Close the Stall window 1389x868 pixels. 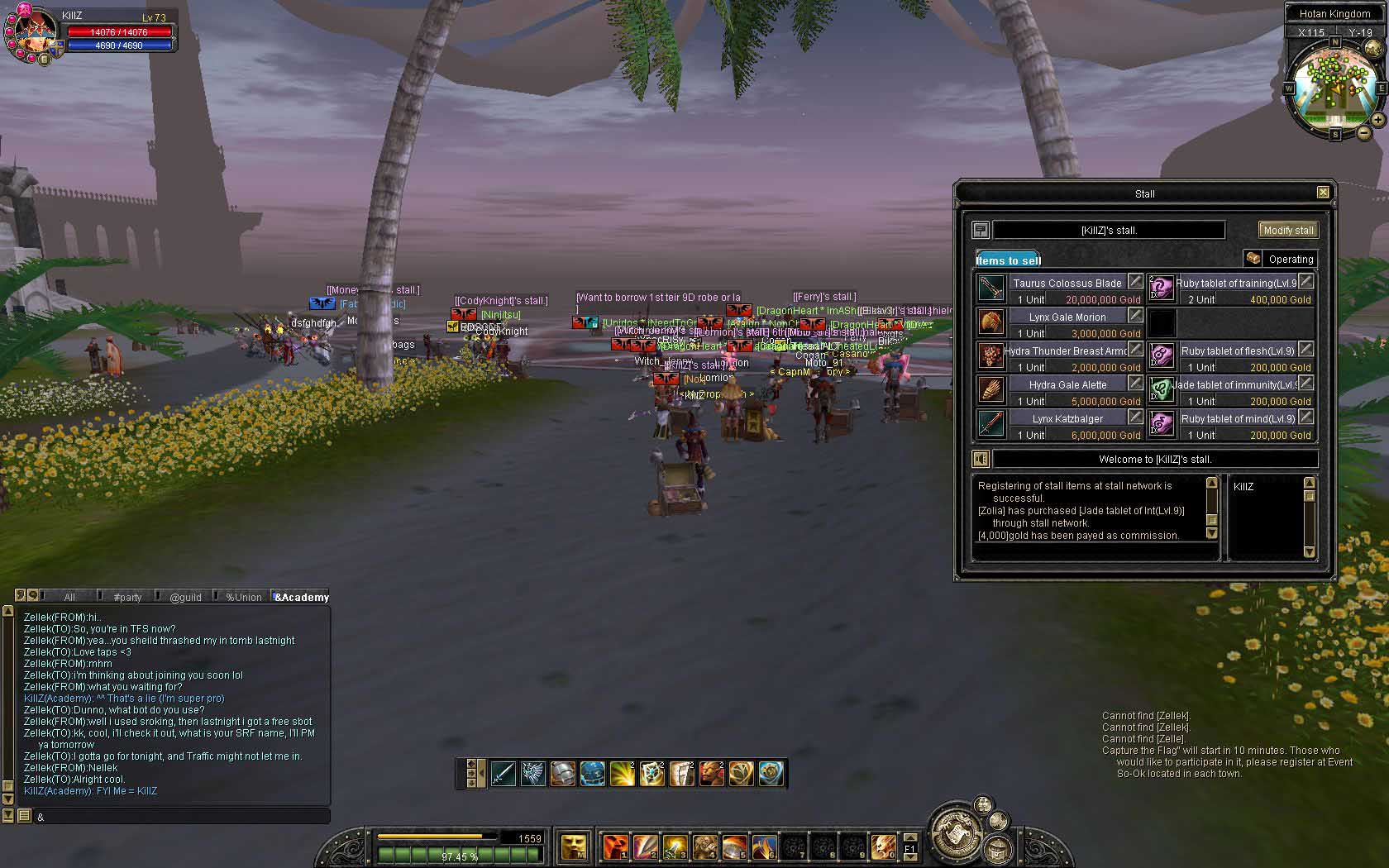[x=1323, y=193]
